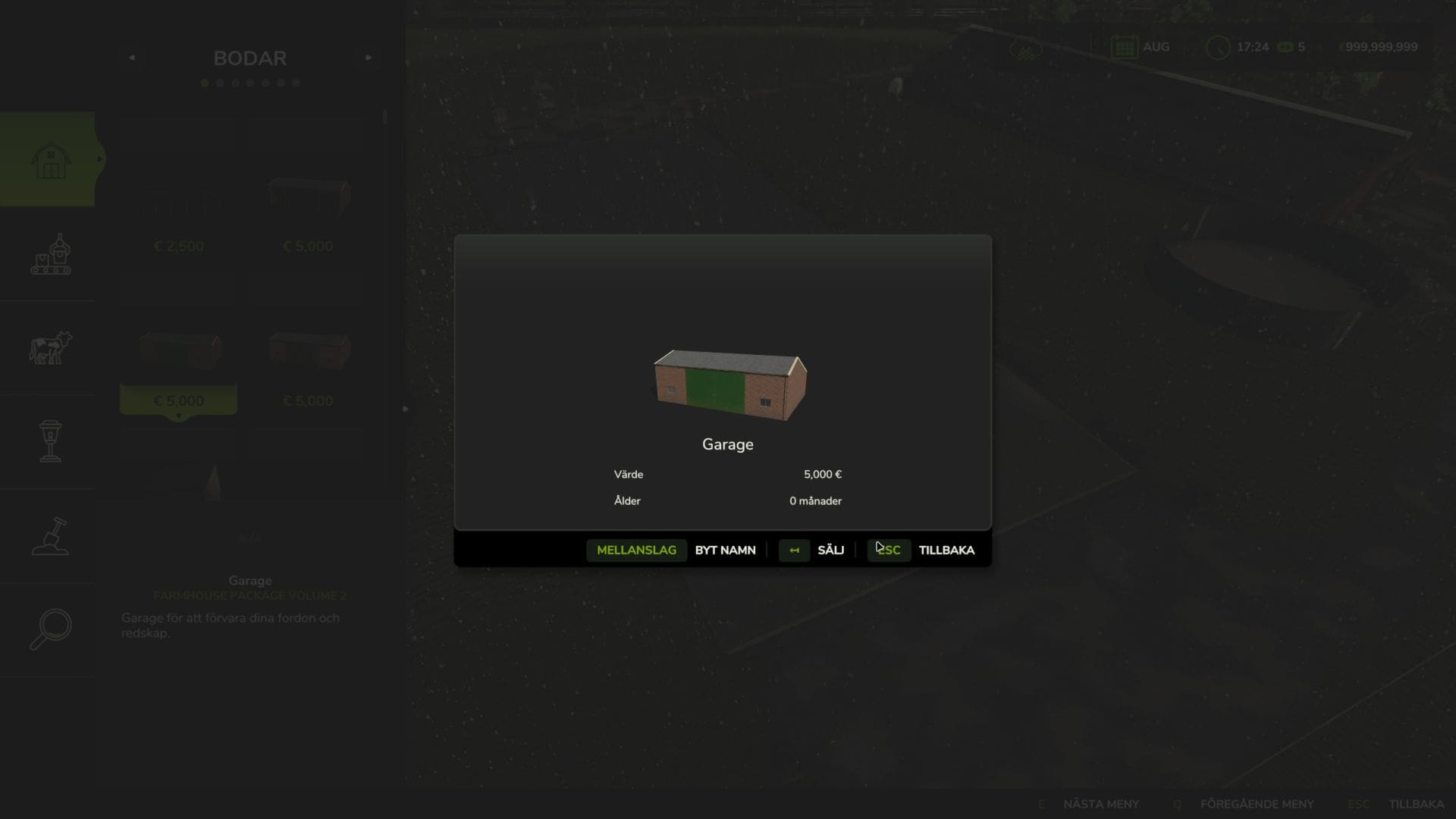Click the BODAR category title
Image resolution: width=1456 pixels, height=819 pixels.
pos(250,58)
